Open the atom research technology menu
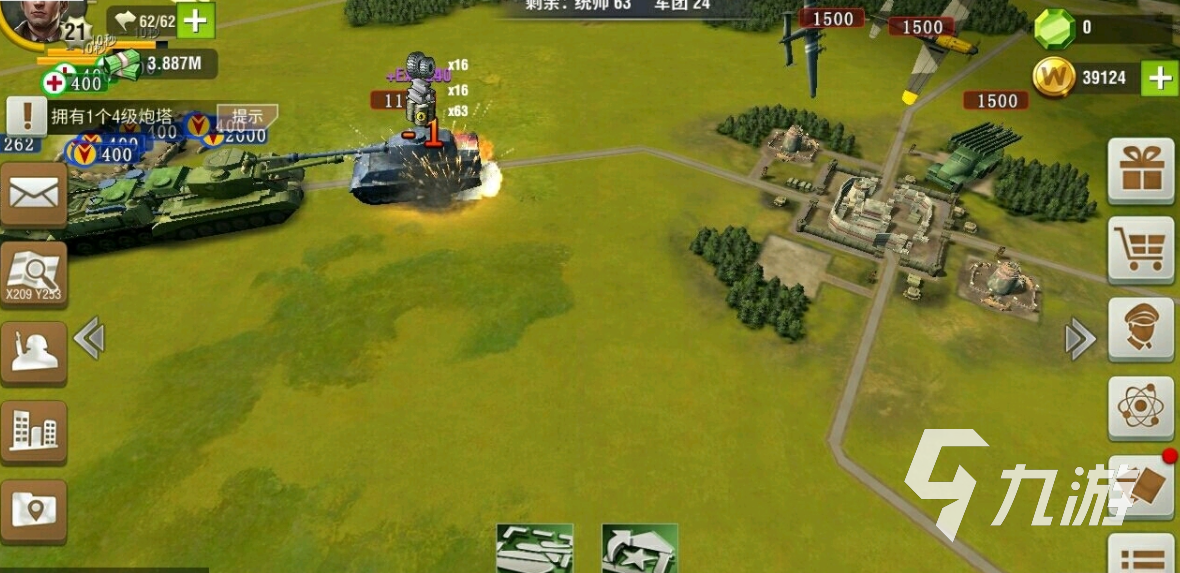The height and width of the screenshot is (573, 1180). (x=1141, y=408)
